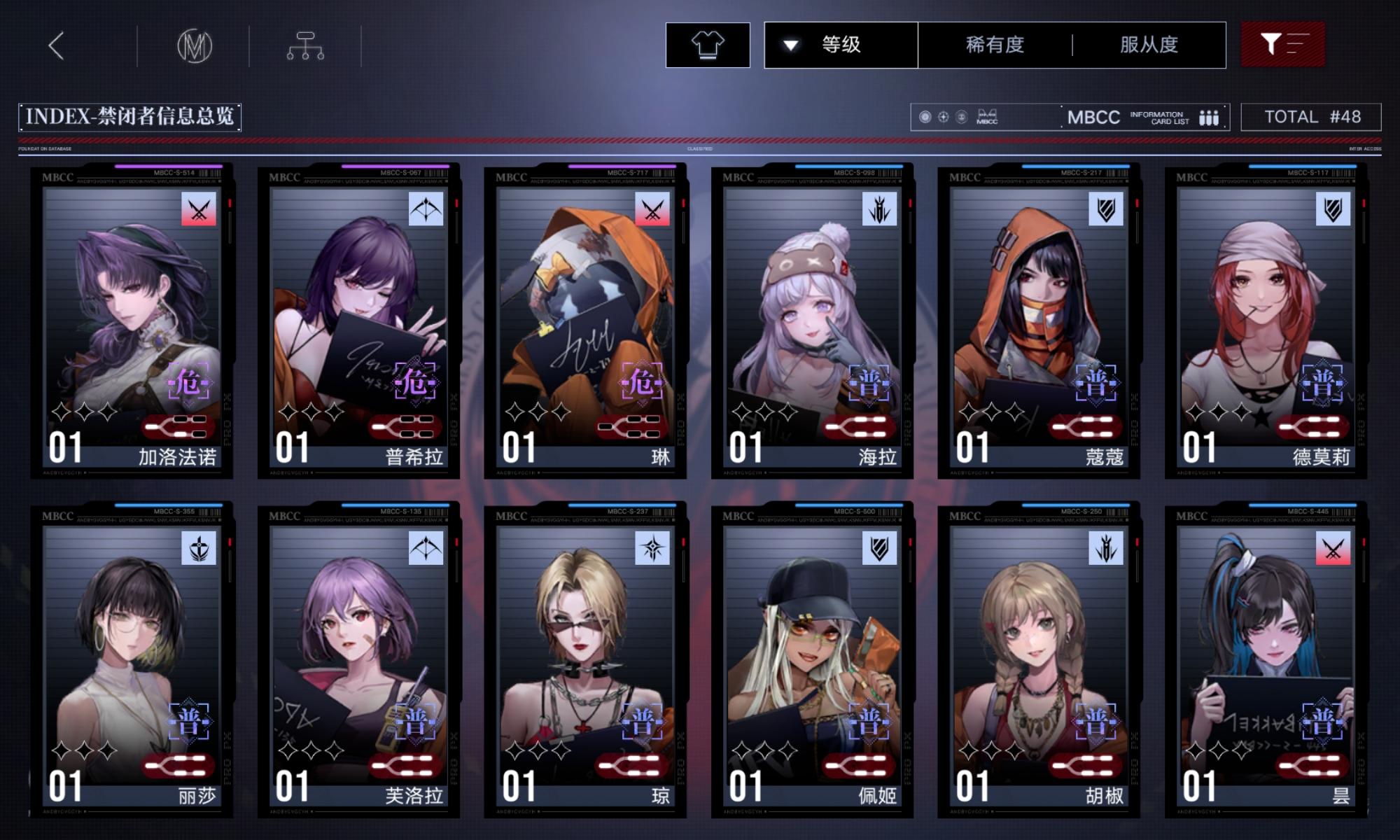This screenshot has height=840, width=1400.
Task: Select the organization chart icon in top bar
Action: pos(306,44)
